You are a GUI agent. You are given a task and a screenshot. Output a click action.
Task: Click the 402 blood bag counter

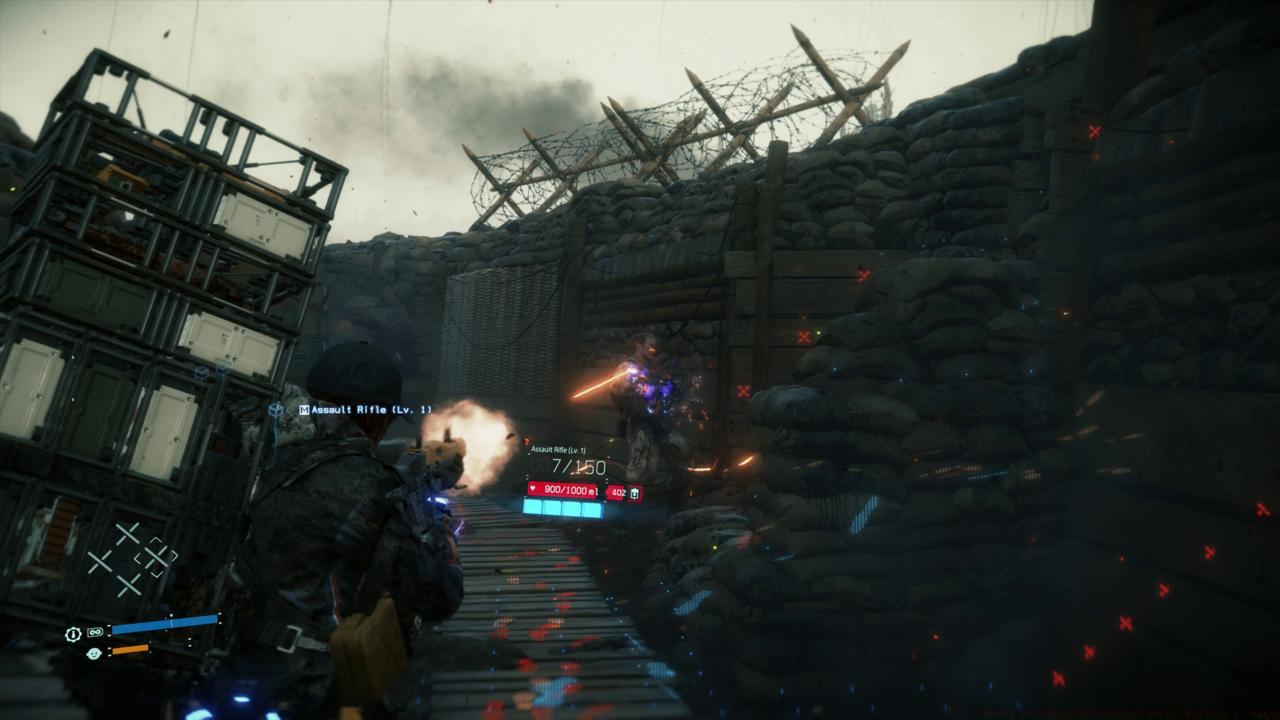pos(618,492)
